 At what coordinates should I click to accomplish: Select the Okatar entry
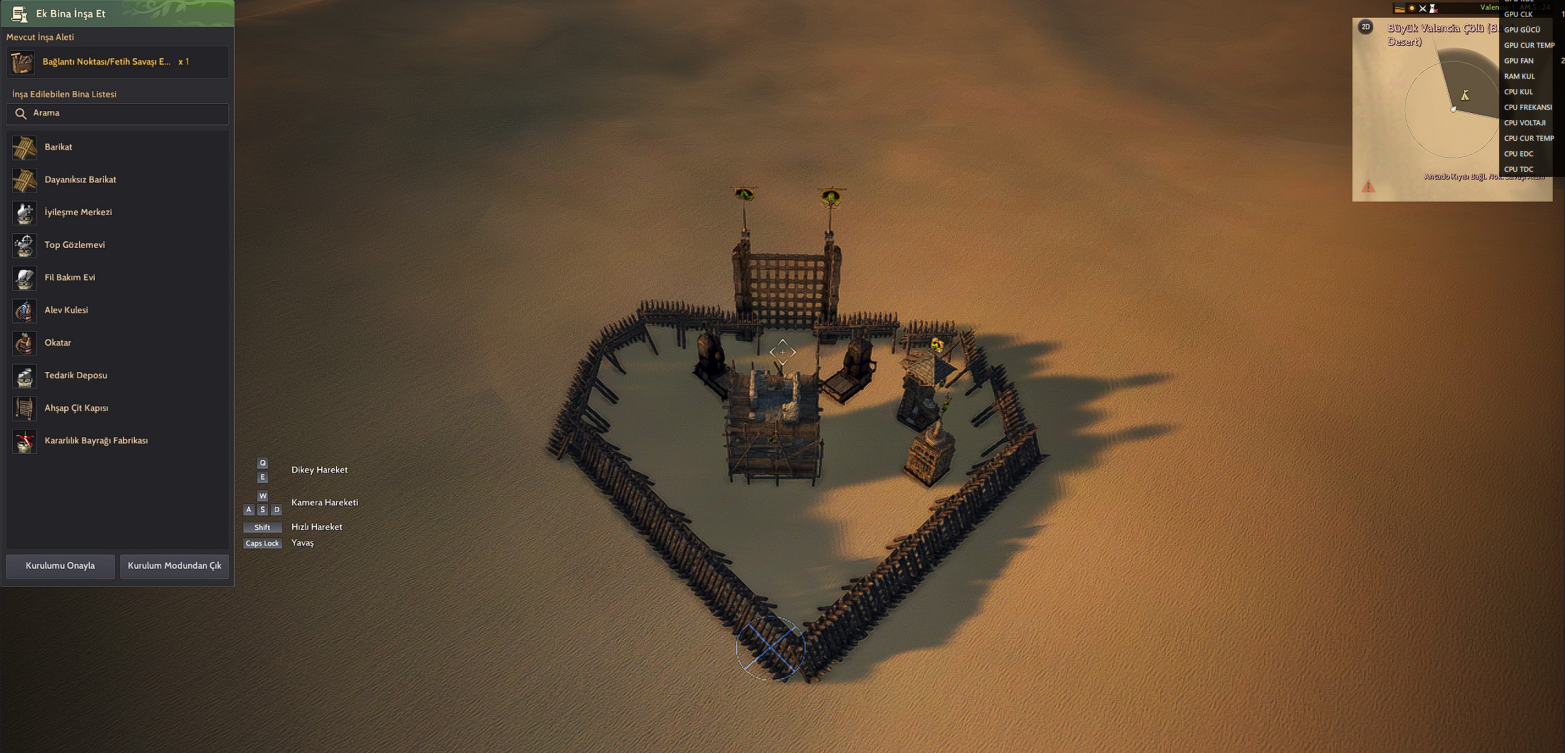58,343
